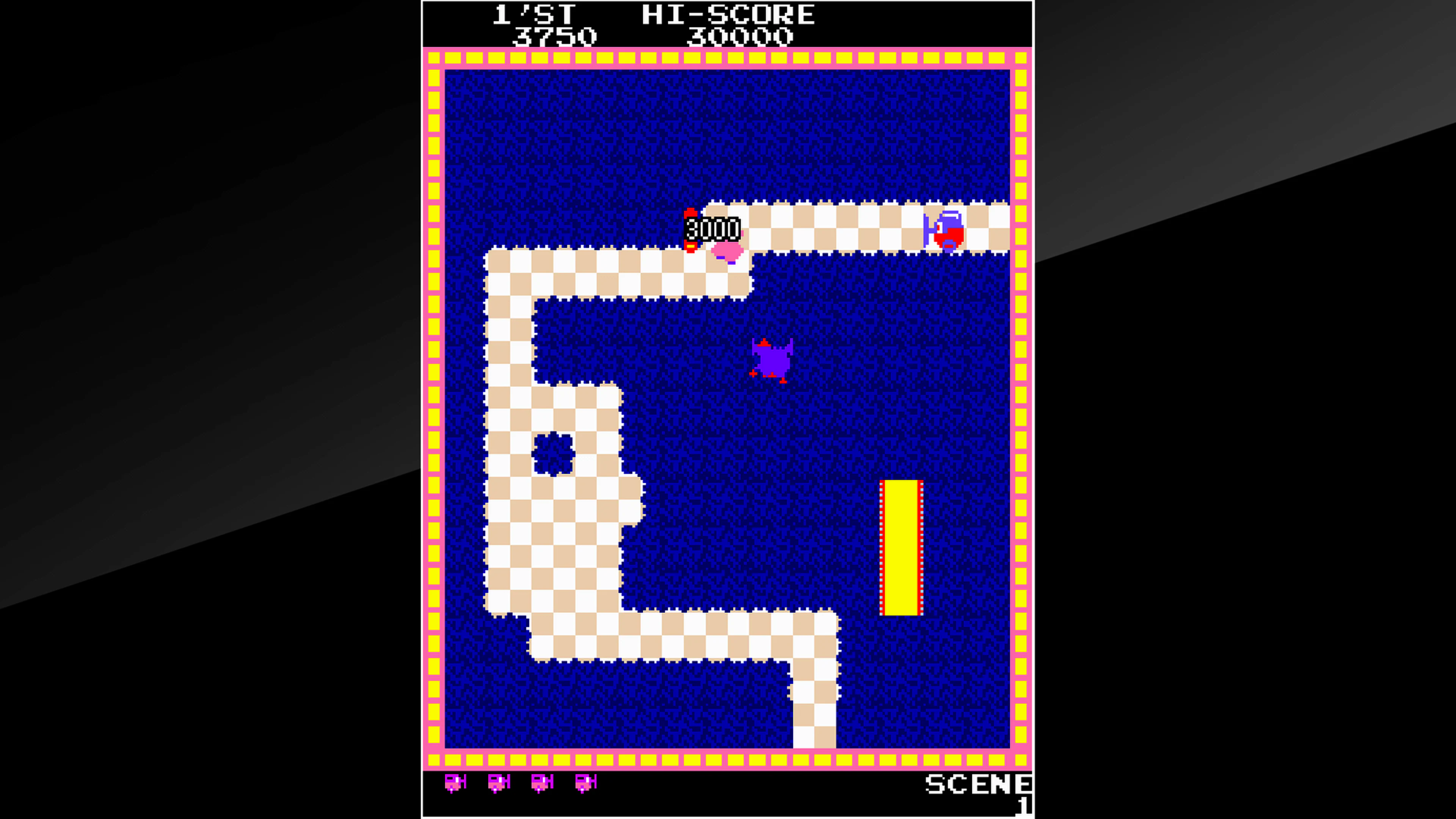
Task: Click the HI-SCORE heading text
Action: 729,14
